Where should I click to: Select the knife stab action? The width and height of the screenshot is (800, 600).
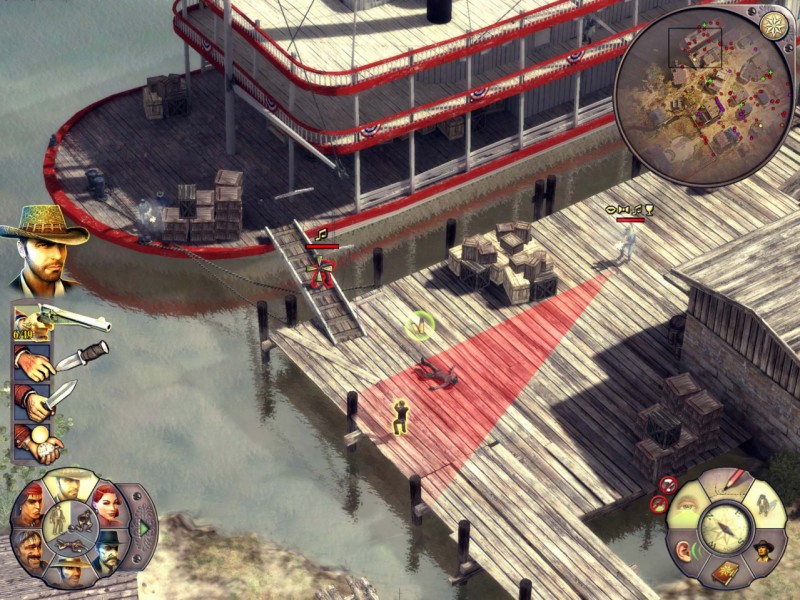[x=50, y=400]
